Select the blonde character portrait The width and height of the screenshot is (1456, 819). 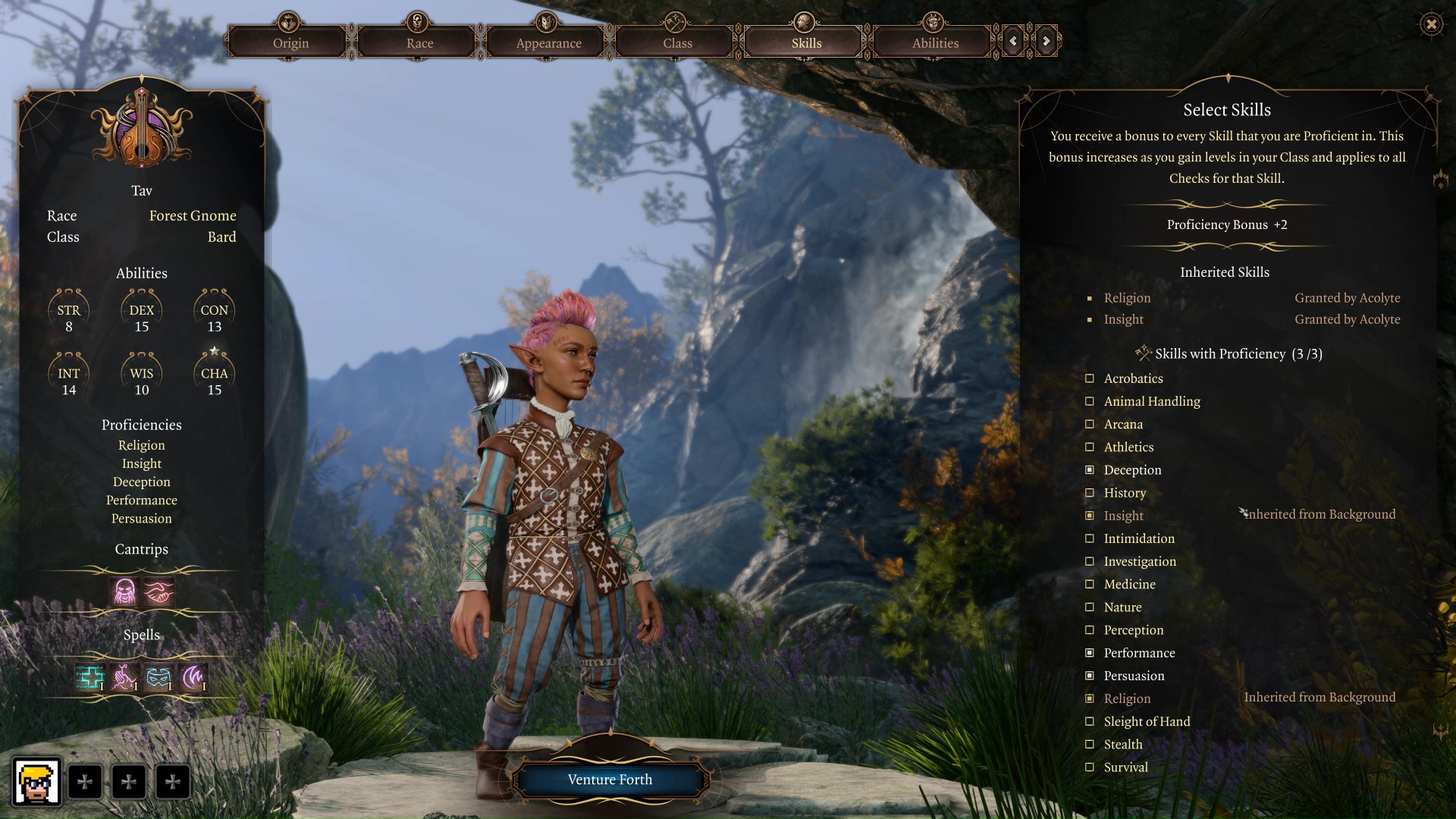[36, 782]
